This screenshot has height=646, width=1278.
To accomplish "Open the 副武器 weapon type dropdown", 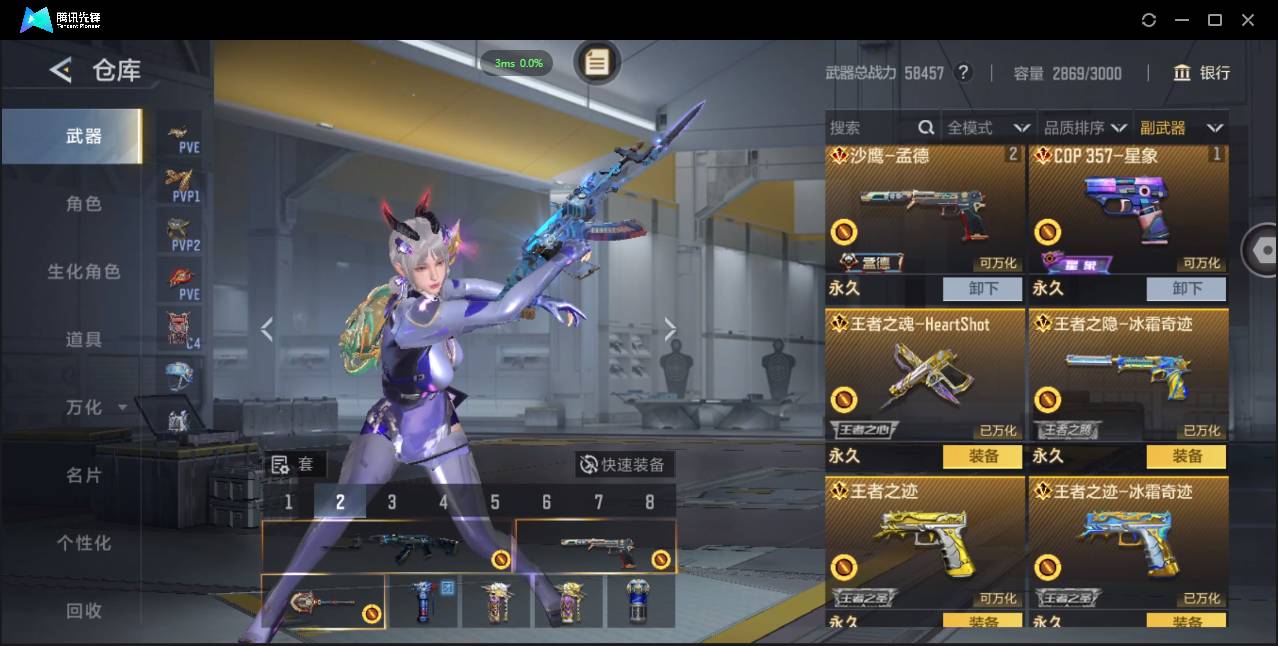I will tap(1181, 128).
